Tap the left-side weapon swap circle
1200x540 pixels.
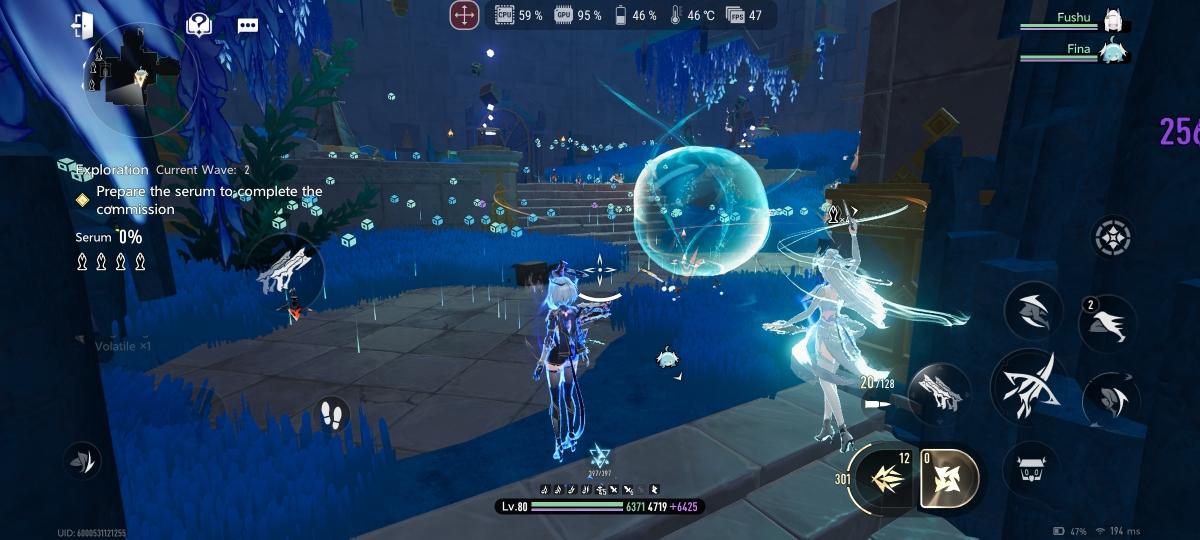pyautogui.click(x=285, y=273)
